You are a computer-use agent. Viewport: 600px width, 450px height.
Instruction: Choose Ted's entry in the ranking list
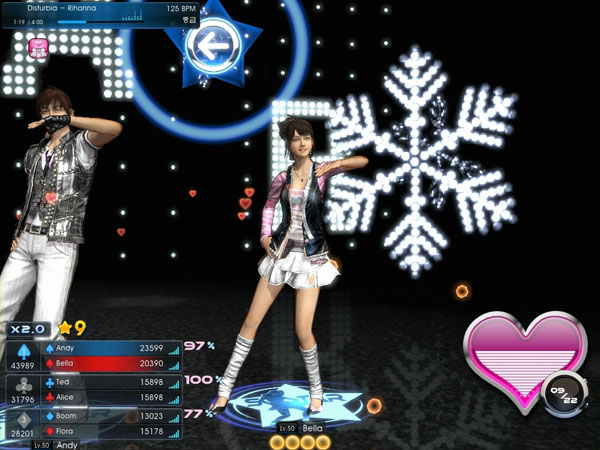pos(112,382)
